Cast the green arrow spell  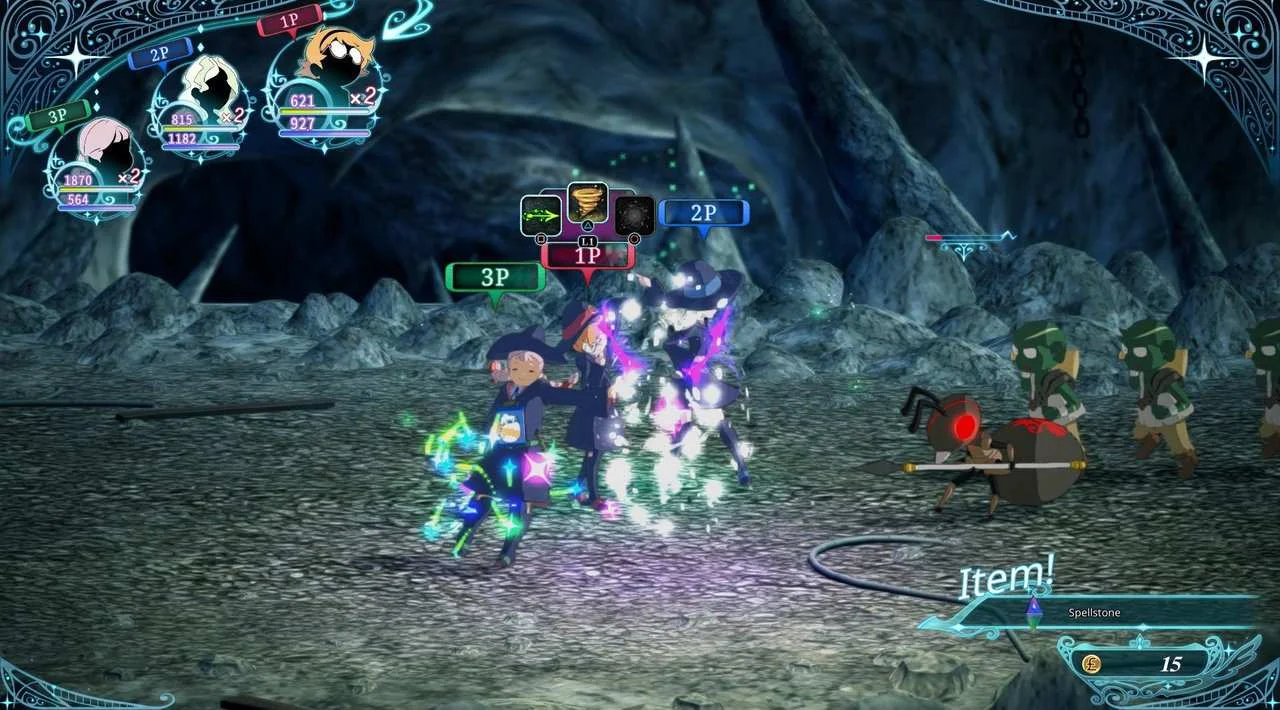click(x=540, y=216)
